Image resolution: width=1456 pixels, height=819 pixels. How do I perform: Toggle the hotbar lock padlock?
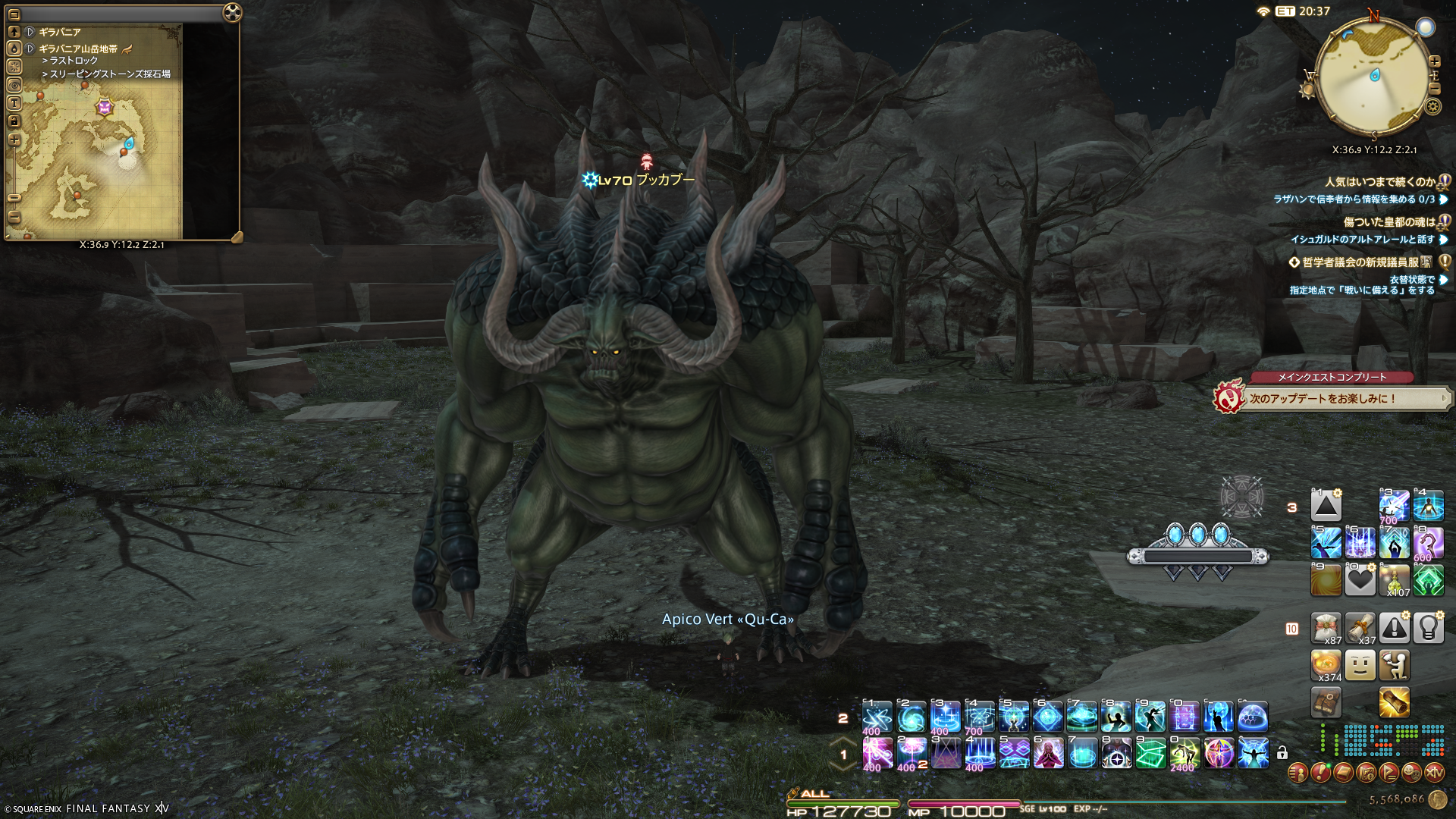[x=1282, y=753]
